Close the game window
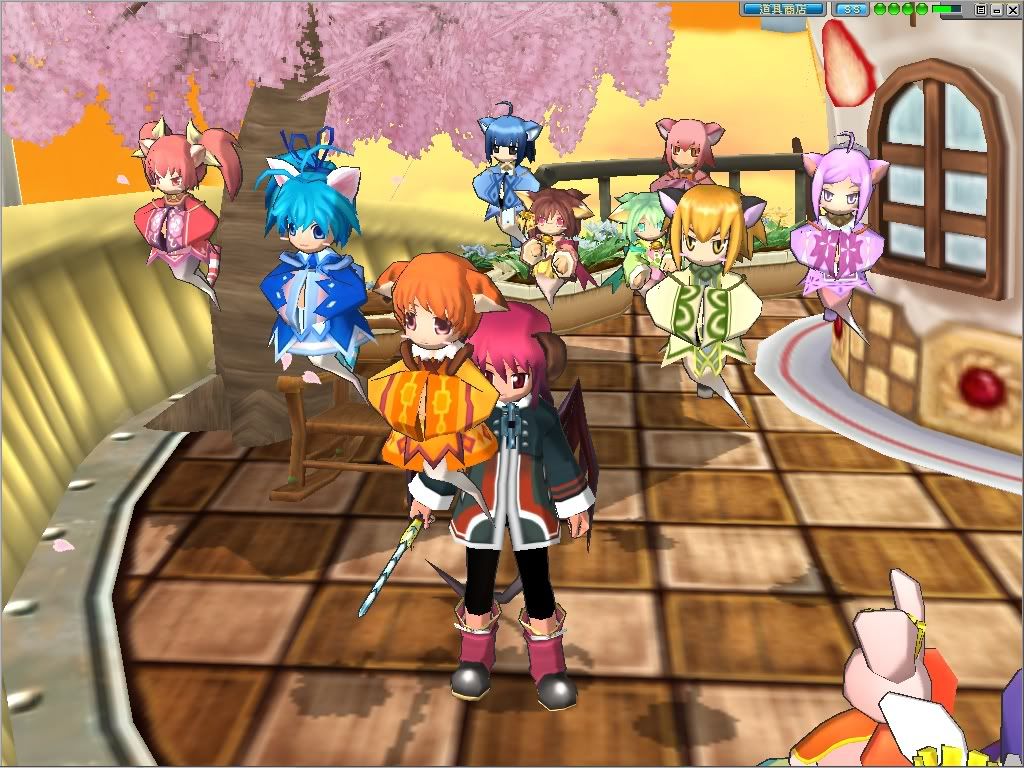The image size is (1024, 768). (1011, 9)
